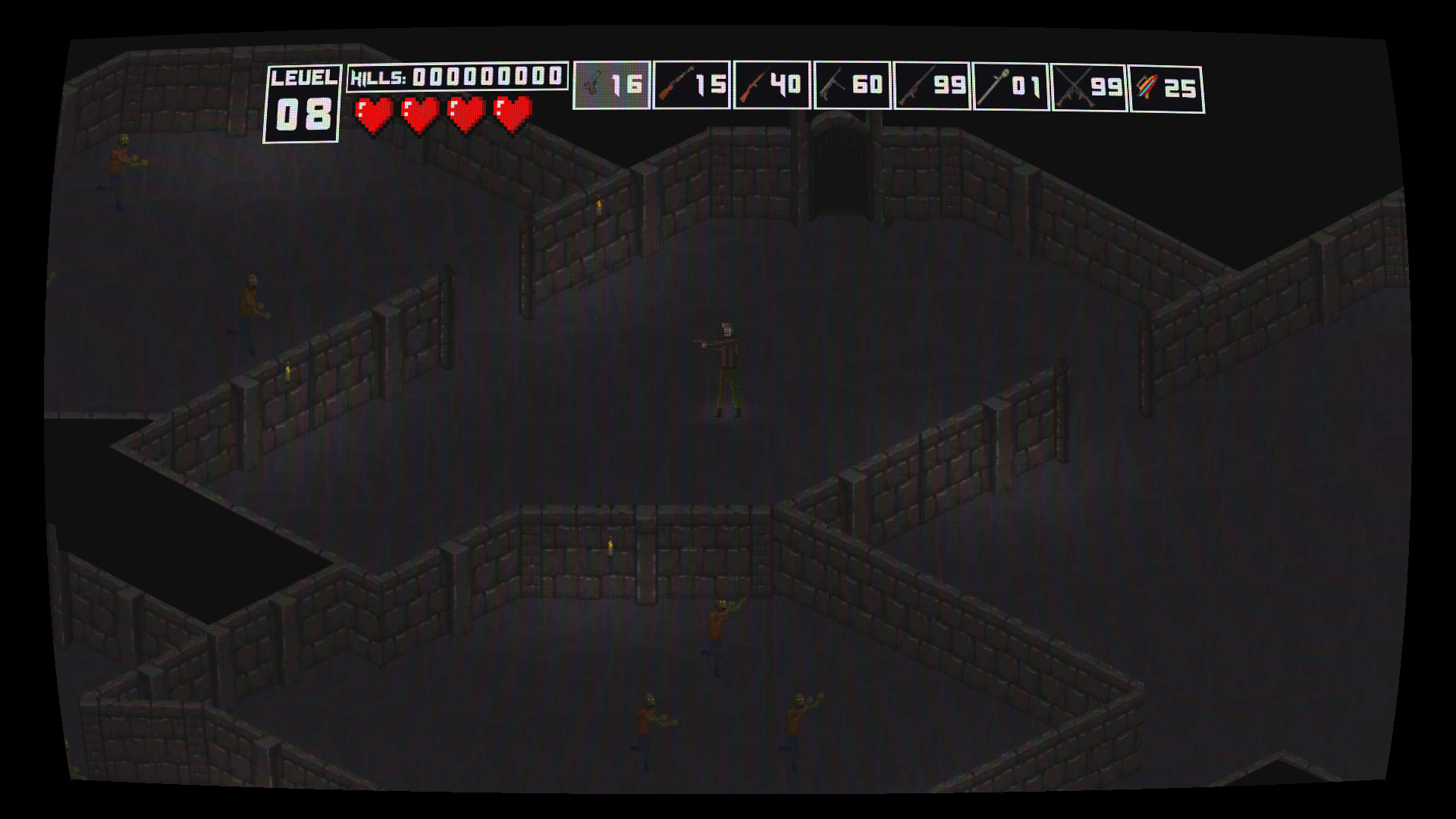Equip the rainbow special weapon showing 25

click(x=1168, y=83)
